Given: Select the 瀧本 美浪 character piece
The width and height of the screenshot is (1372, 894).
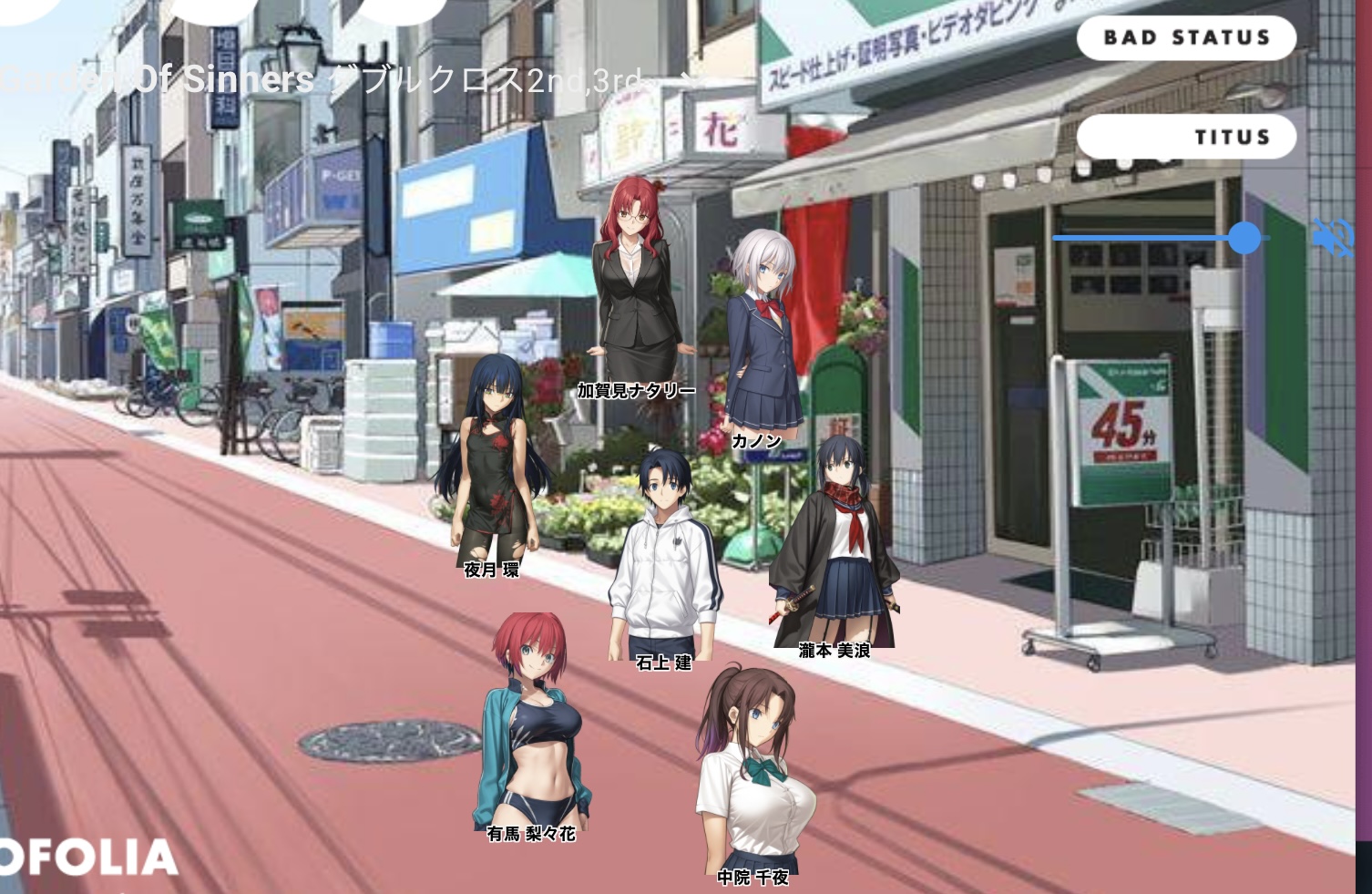Looking at the screenshot, I should (834, 547).
